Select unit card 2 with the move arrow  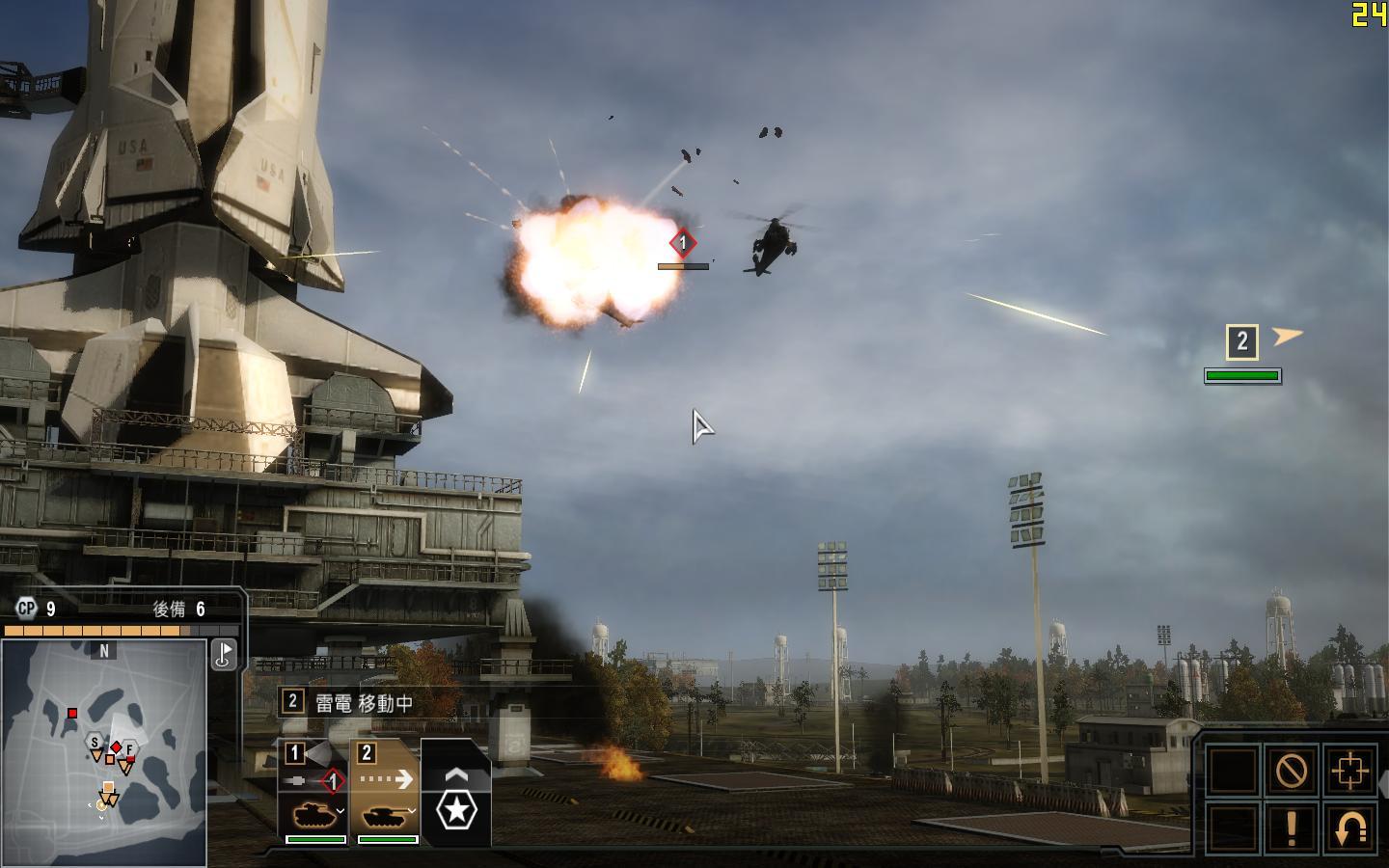384,793
